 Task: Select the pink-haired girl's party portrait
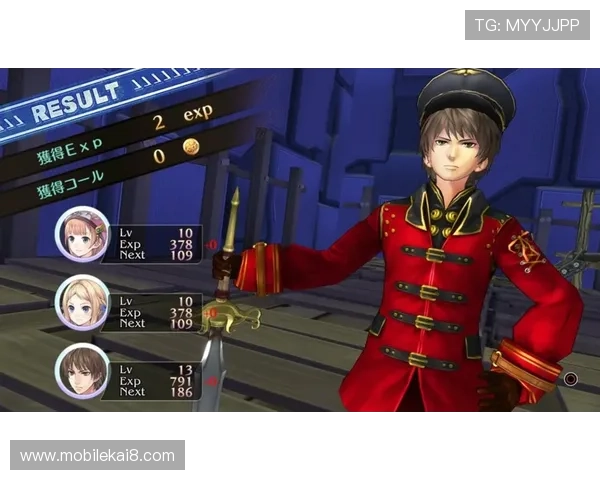82,234
